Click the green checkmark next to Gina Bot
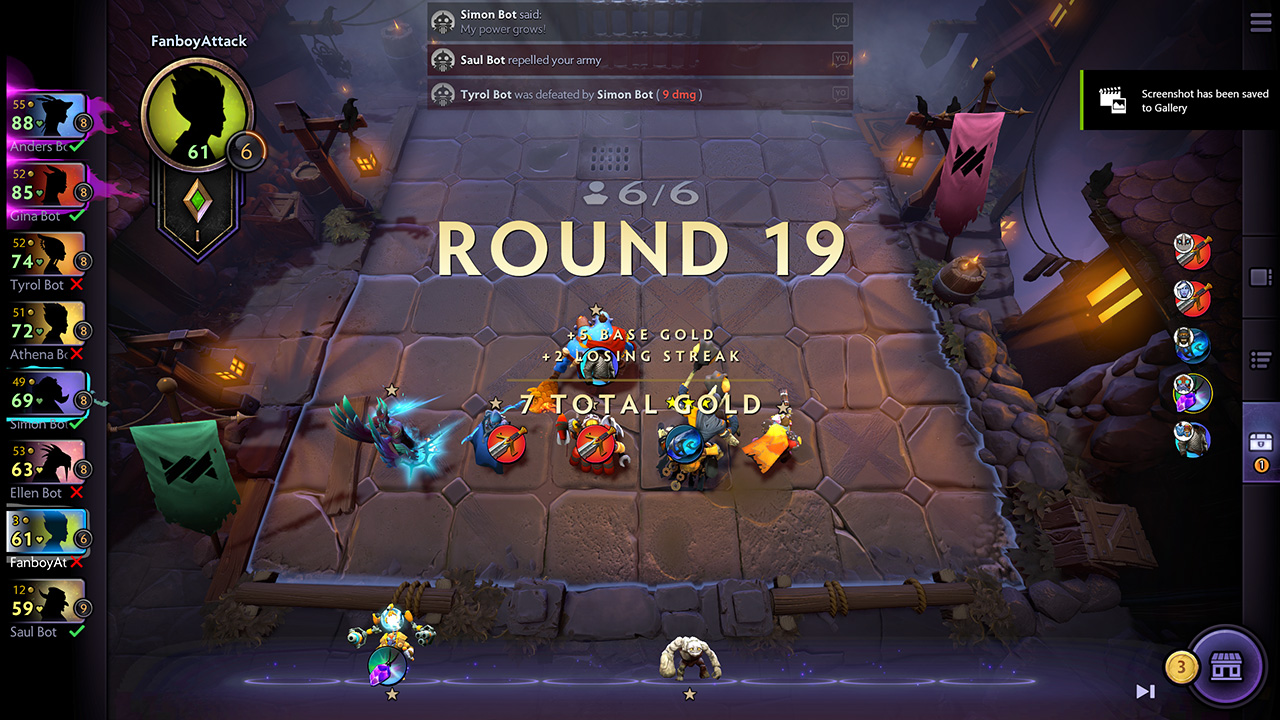The height and width of the screenshot is (720, 1280). coord(76,214)
